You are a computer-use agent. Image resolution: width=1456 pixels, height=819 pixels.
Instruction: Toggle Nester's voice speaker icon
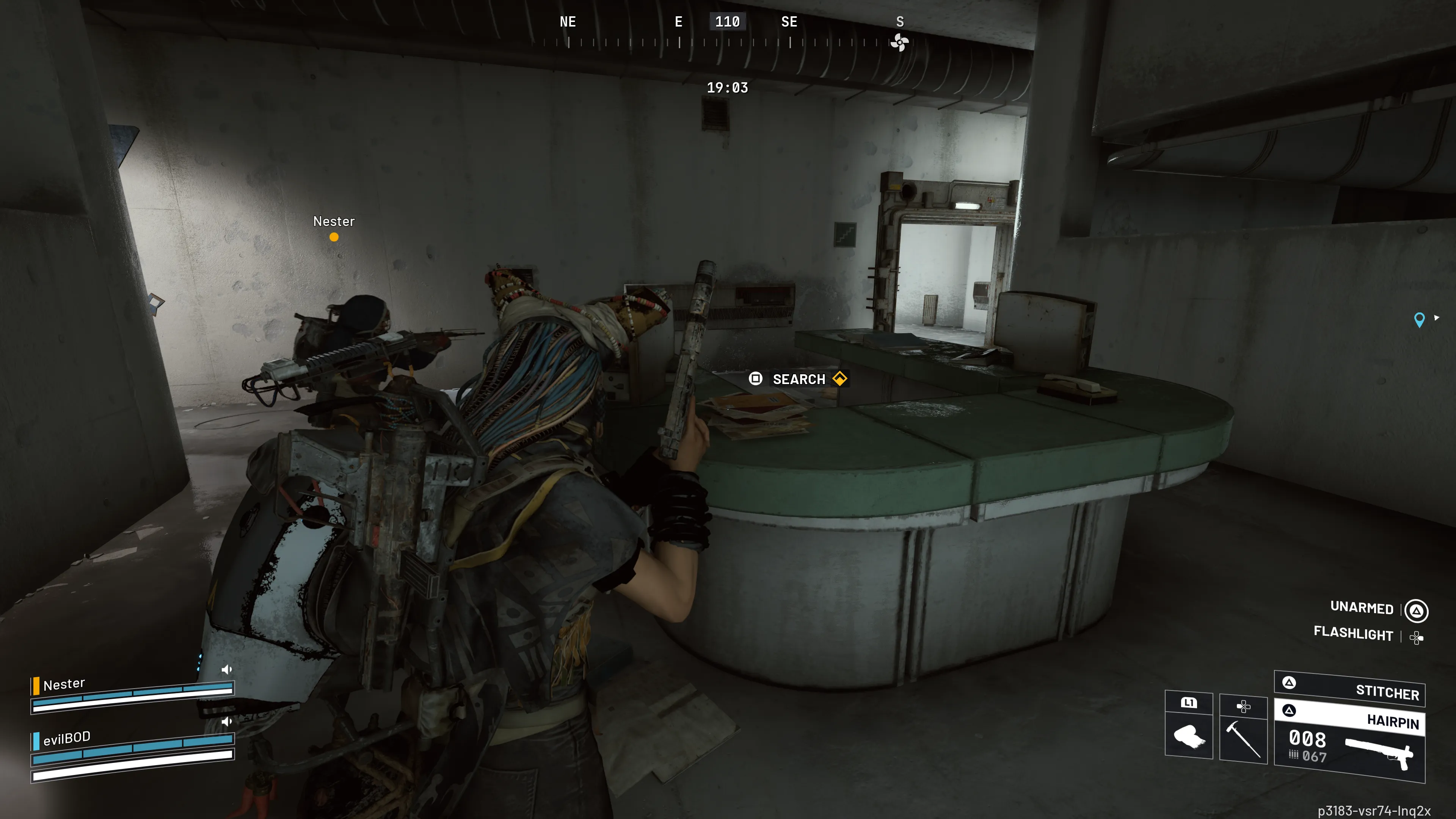(x=227, y=669)
